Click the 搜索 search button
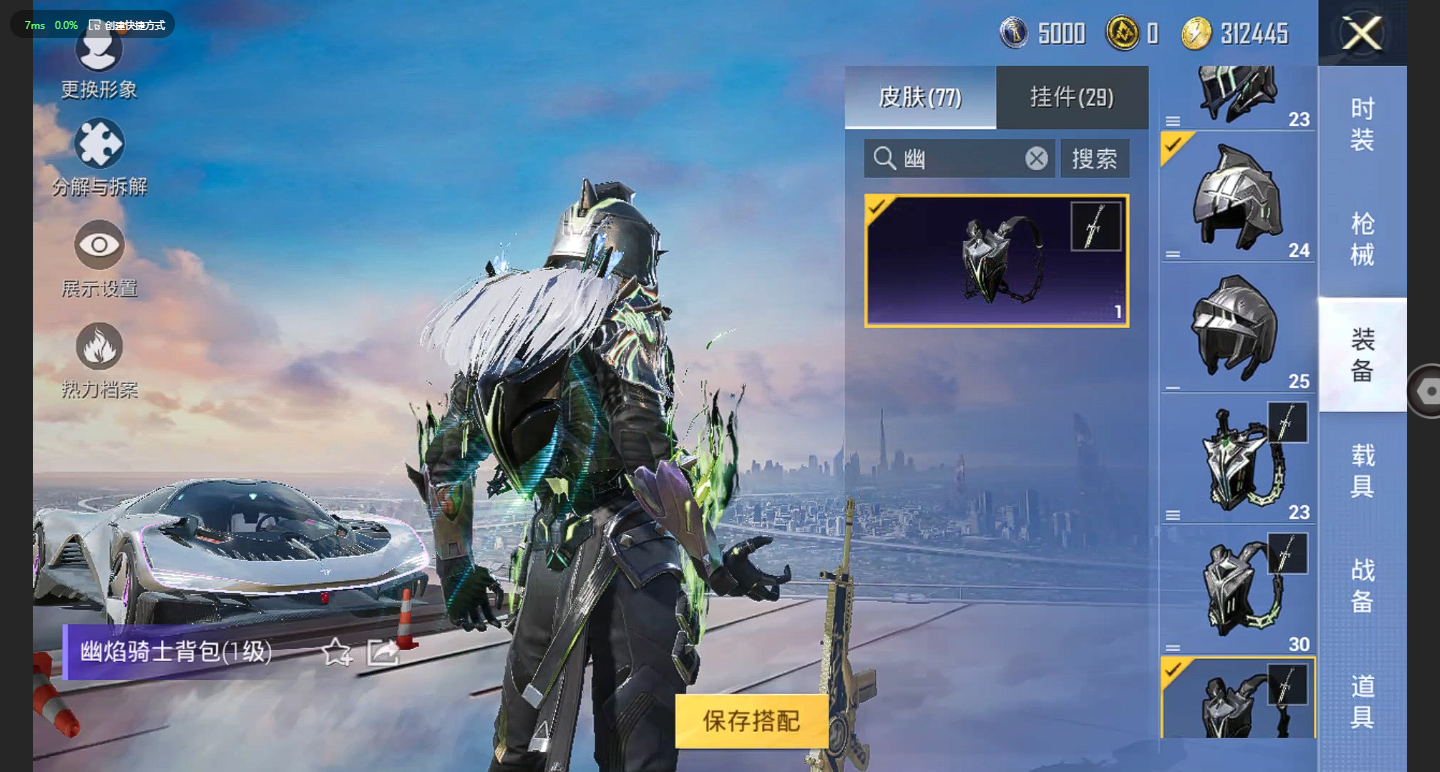1440x772 pixels. (1095, 158)
